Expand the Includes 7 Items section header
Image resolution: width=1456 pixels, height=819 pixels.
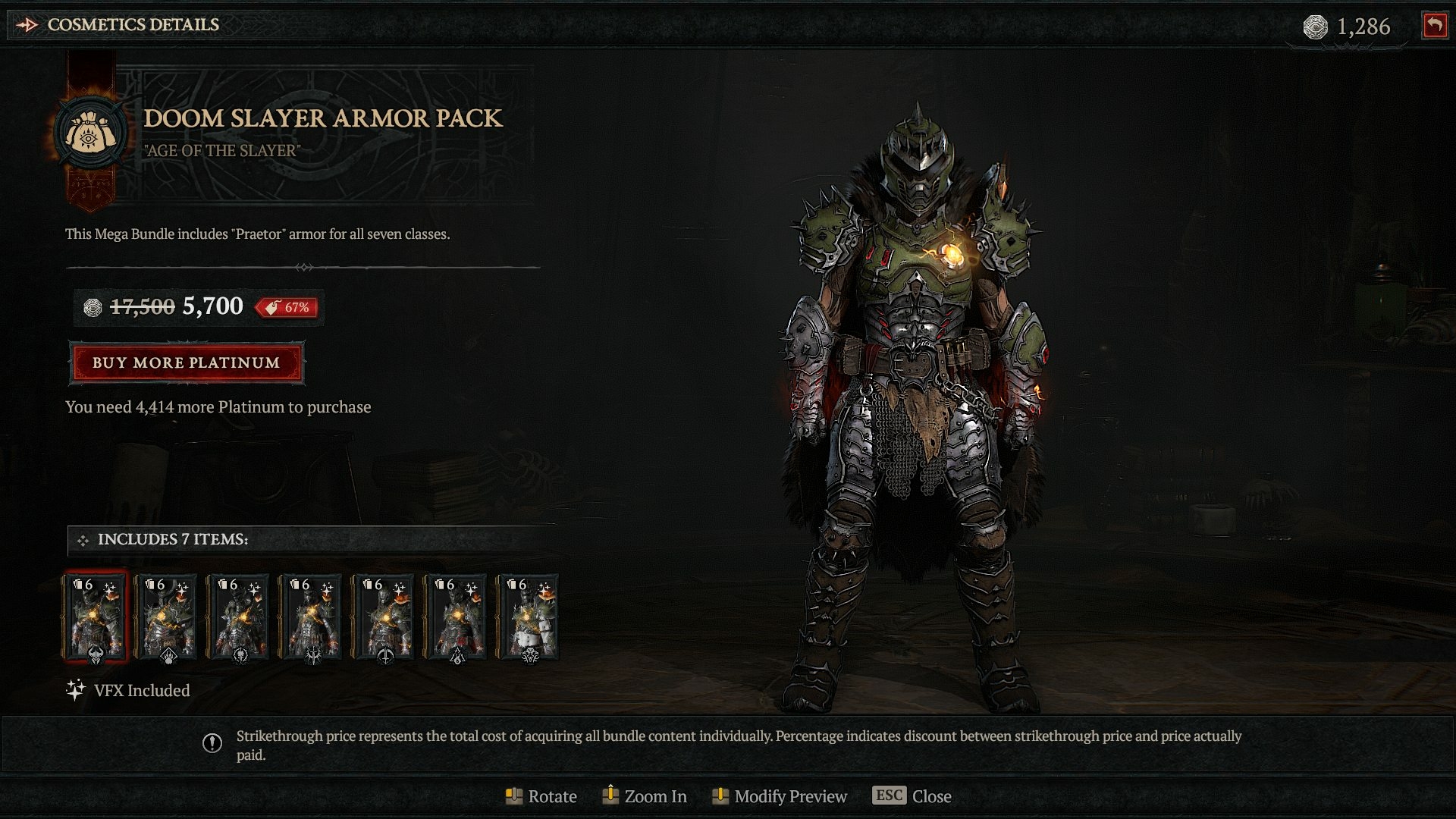(x=171, y=540)
